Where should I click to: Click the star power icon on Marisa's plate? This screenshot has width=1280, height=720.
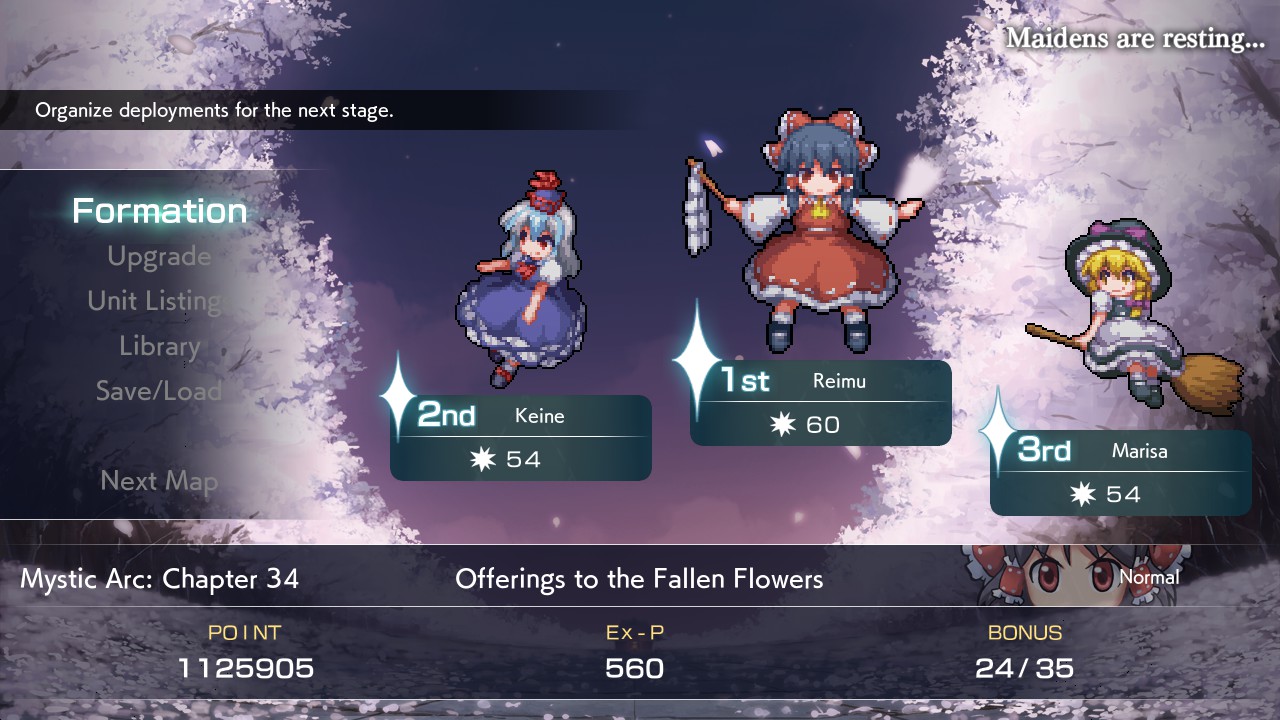pyautogui.click(x=1083, y=493)
